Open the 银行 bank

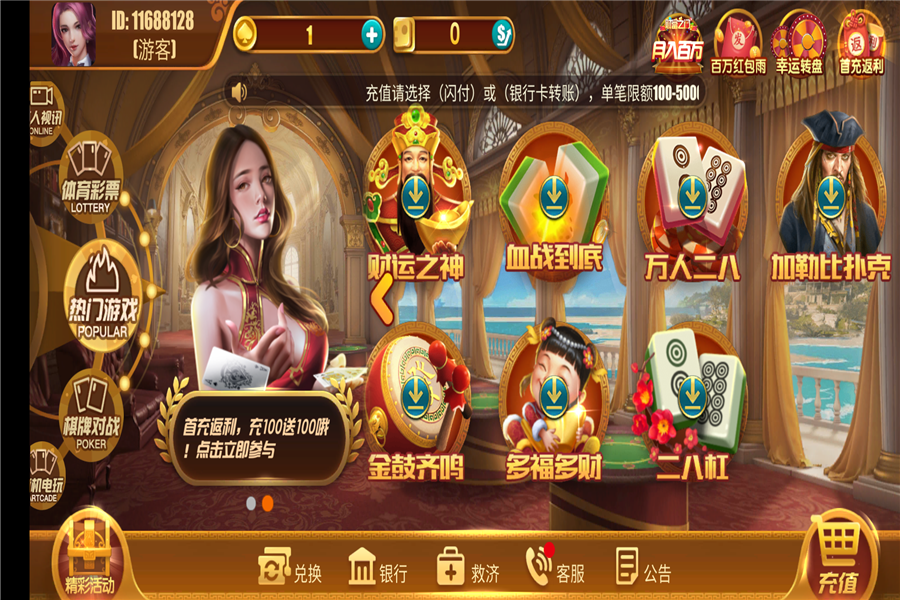point(378,571)
